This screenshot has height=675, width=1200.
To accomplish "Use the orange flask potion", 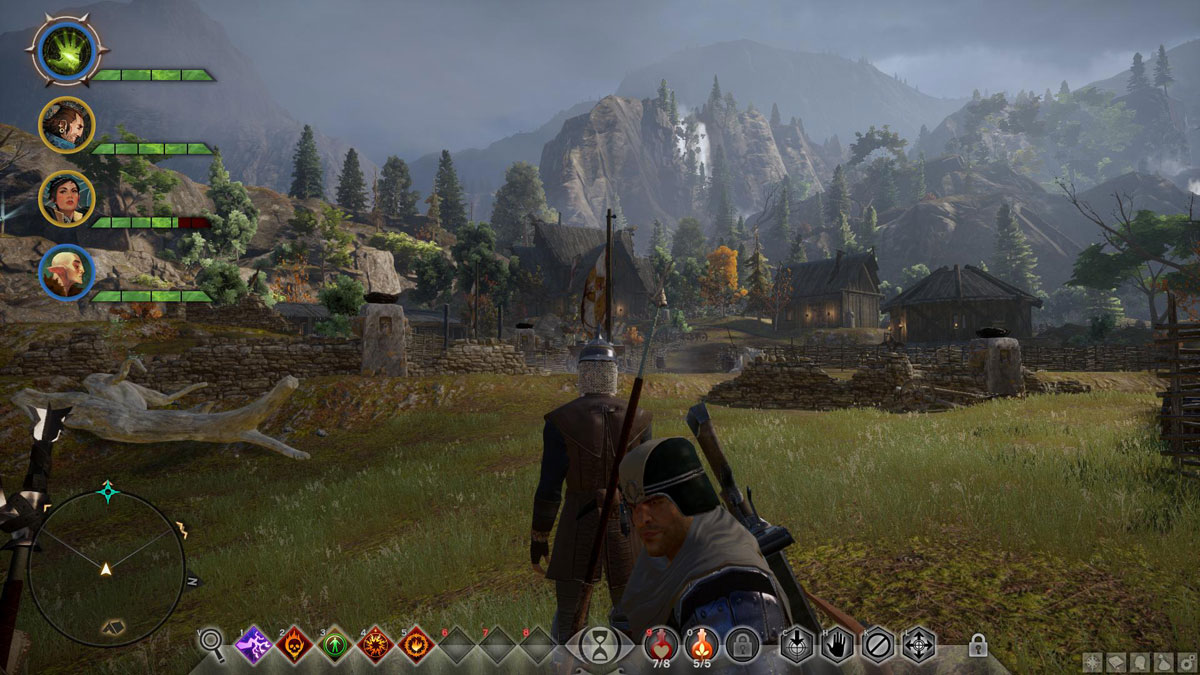I will [x=702, y=643].
